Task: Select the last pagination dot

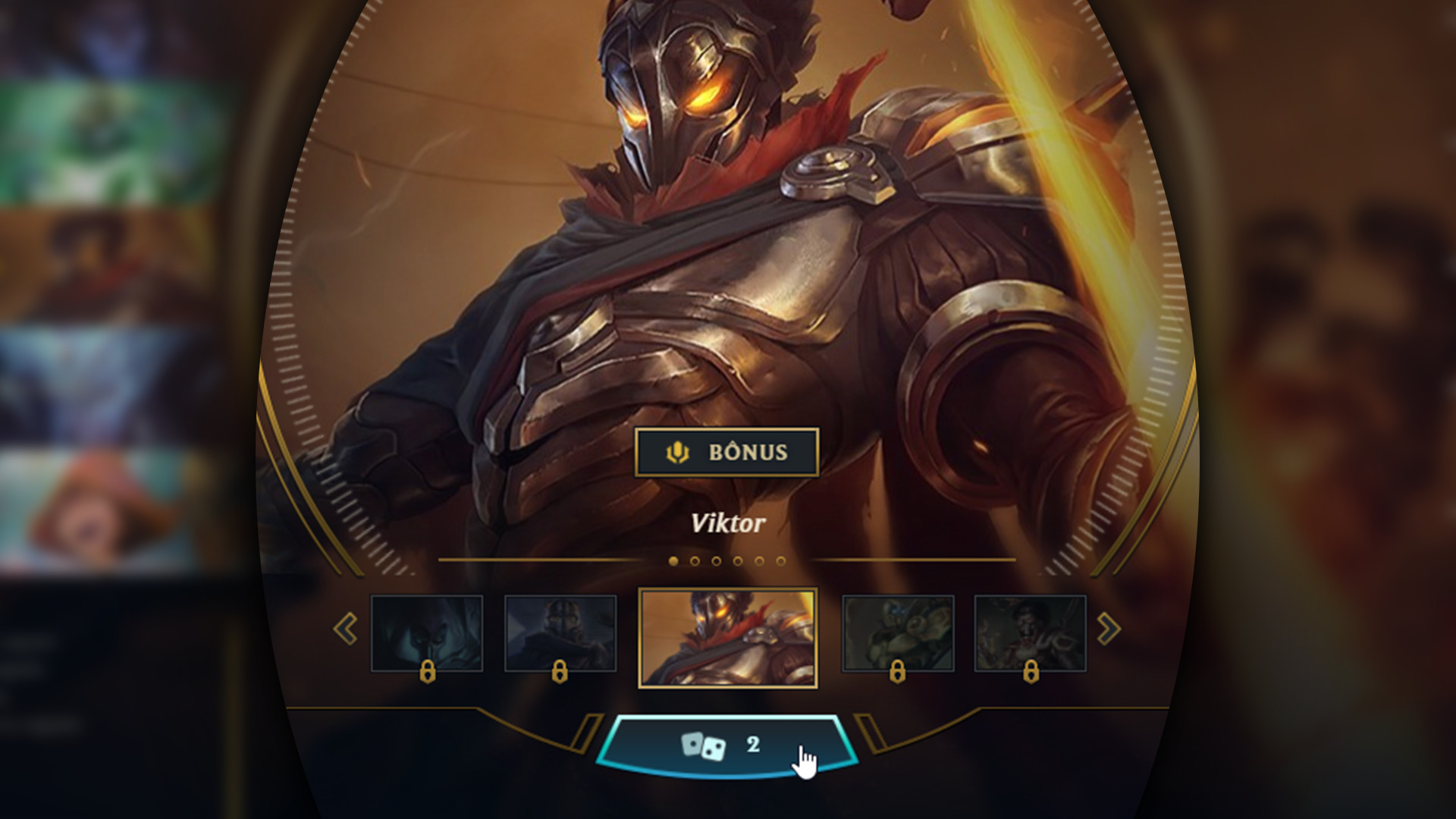Action: (780, 561)
